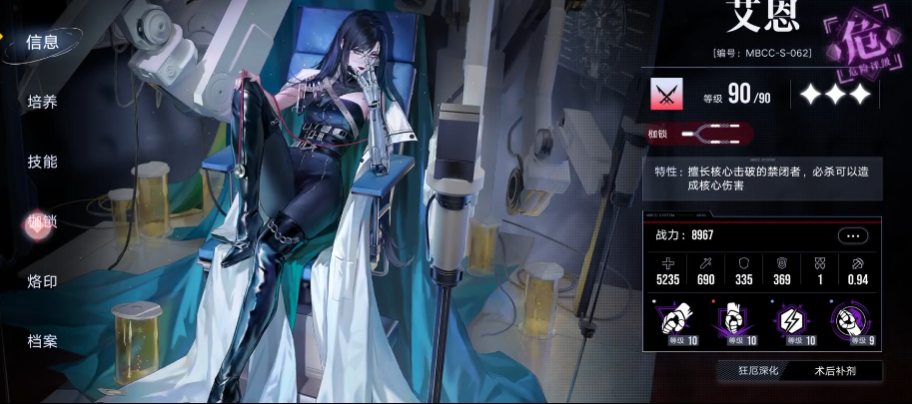Open the 培养 (Training) tab
The image size is (912, 404).
coord(42,101)
